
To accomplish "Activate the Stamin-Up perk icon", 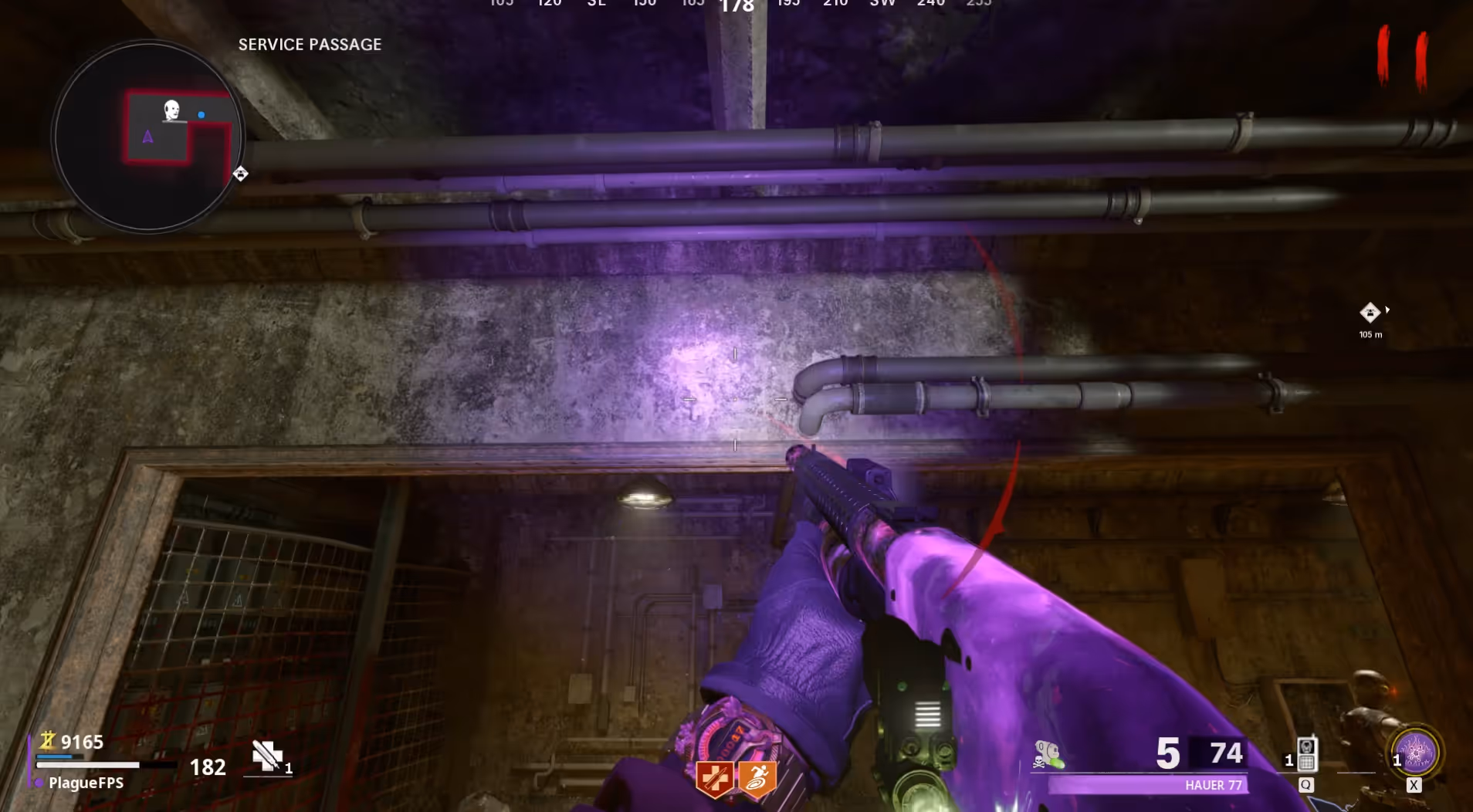I will click(757, 778).
